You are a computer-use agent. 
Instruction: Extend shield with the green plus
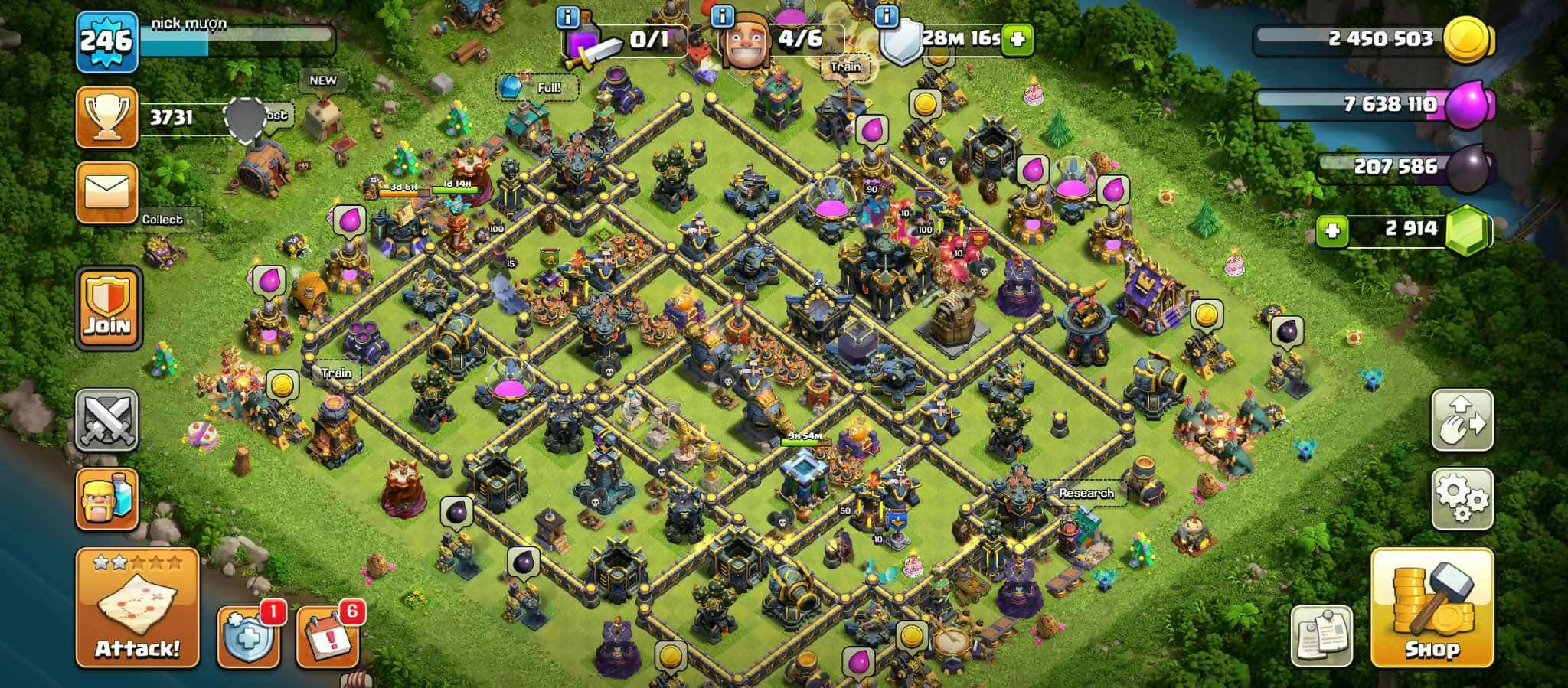pos(1018,38)
